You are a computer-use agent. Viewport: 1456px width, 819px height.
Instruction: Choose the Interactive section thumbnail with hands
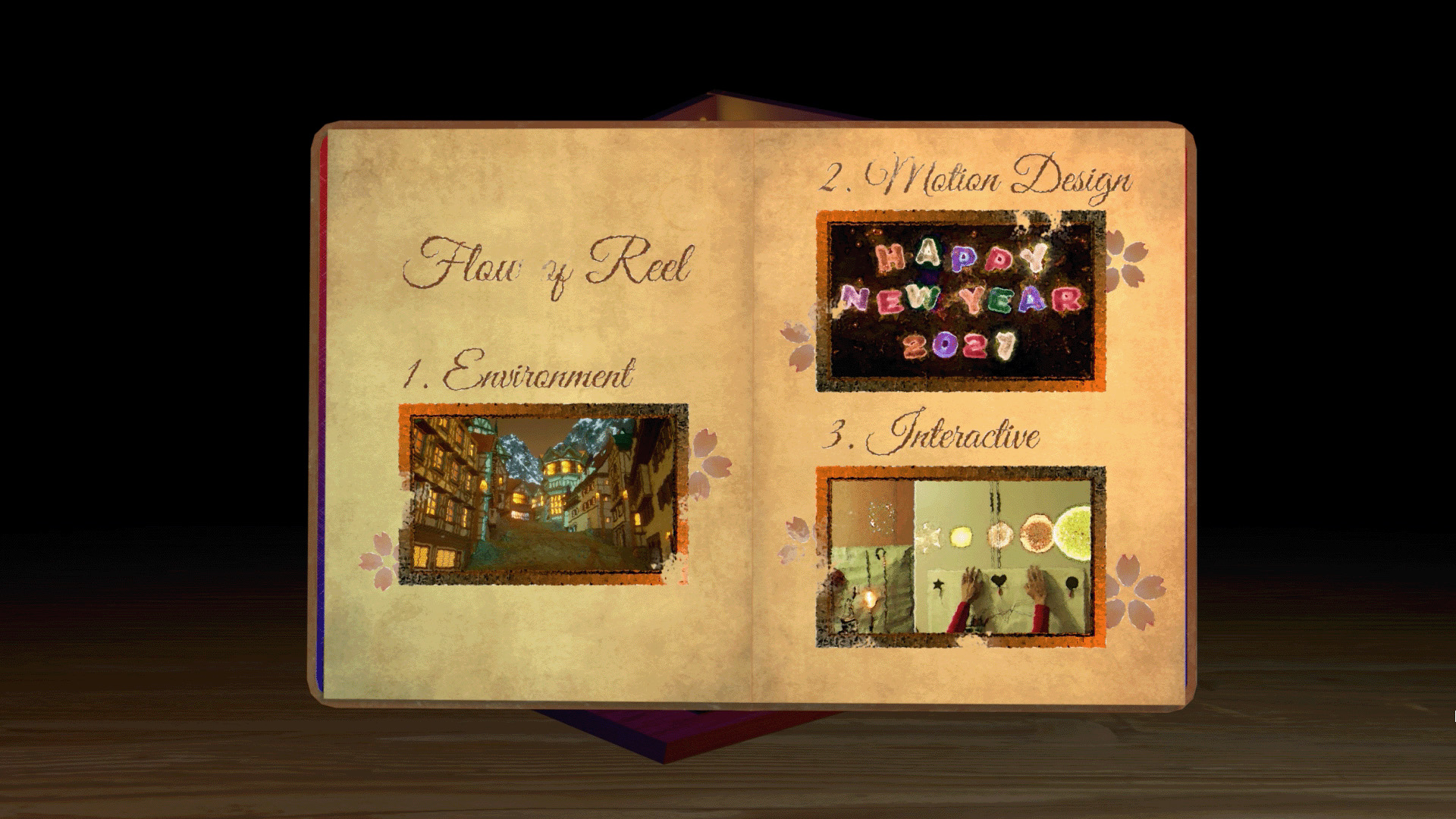(961, 557)
